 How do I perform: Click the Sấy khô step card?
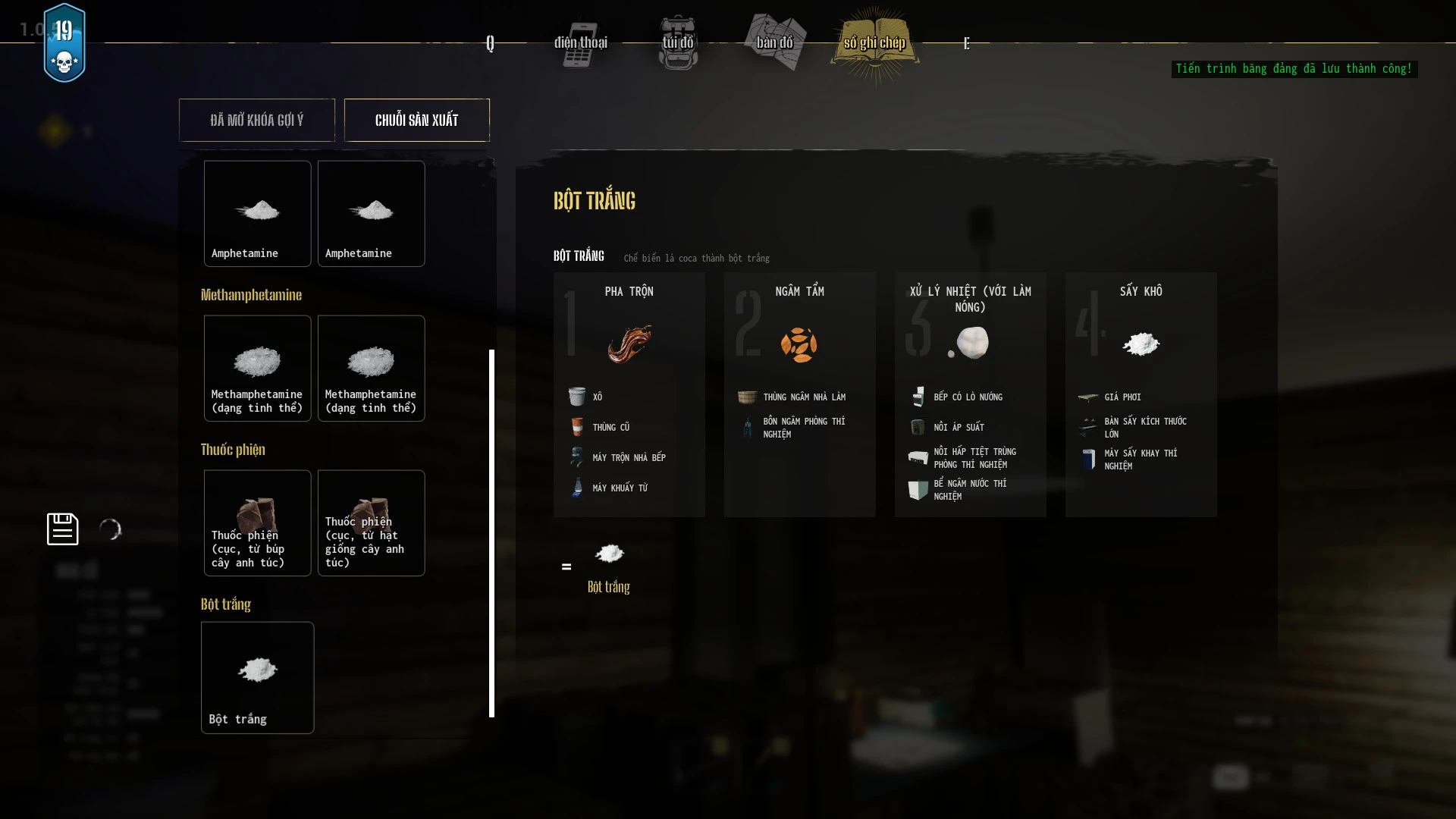tap(1141, 394)
